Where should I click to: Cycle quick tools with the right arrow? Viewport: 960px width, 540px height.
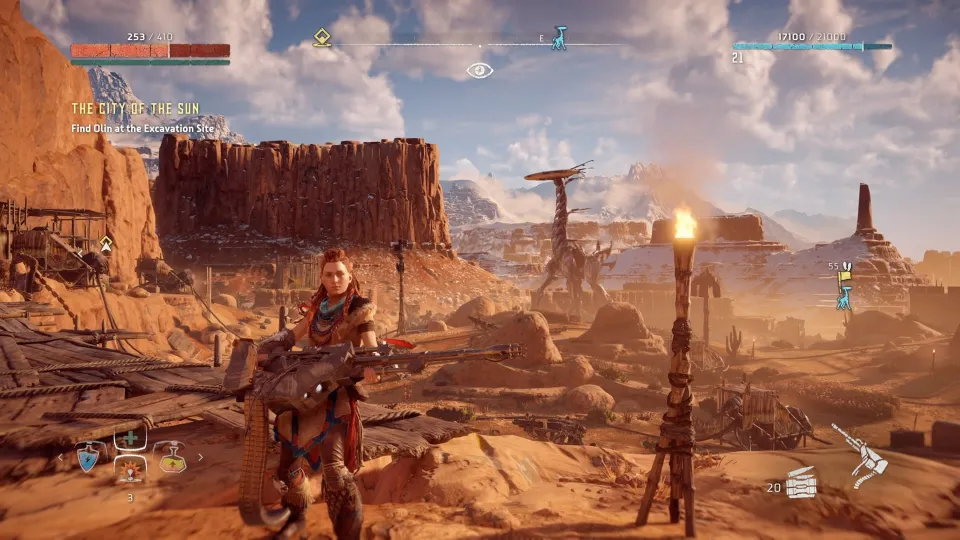point(200,458)
